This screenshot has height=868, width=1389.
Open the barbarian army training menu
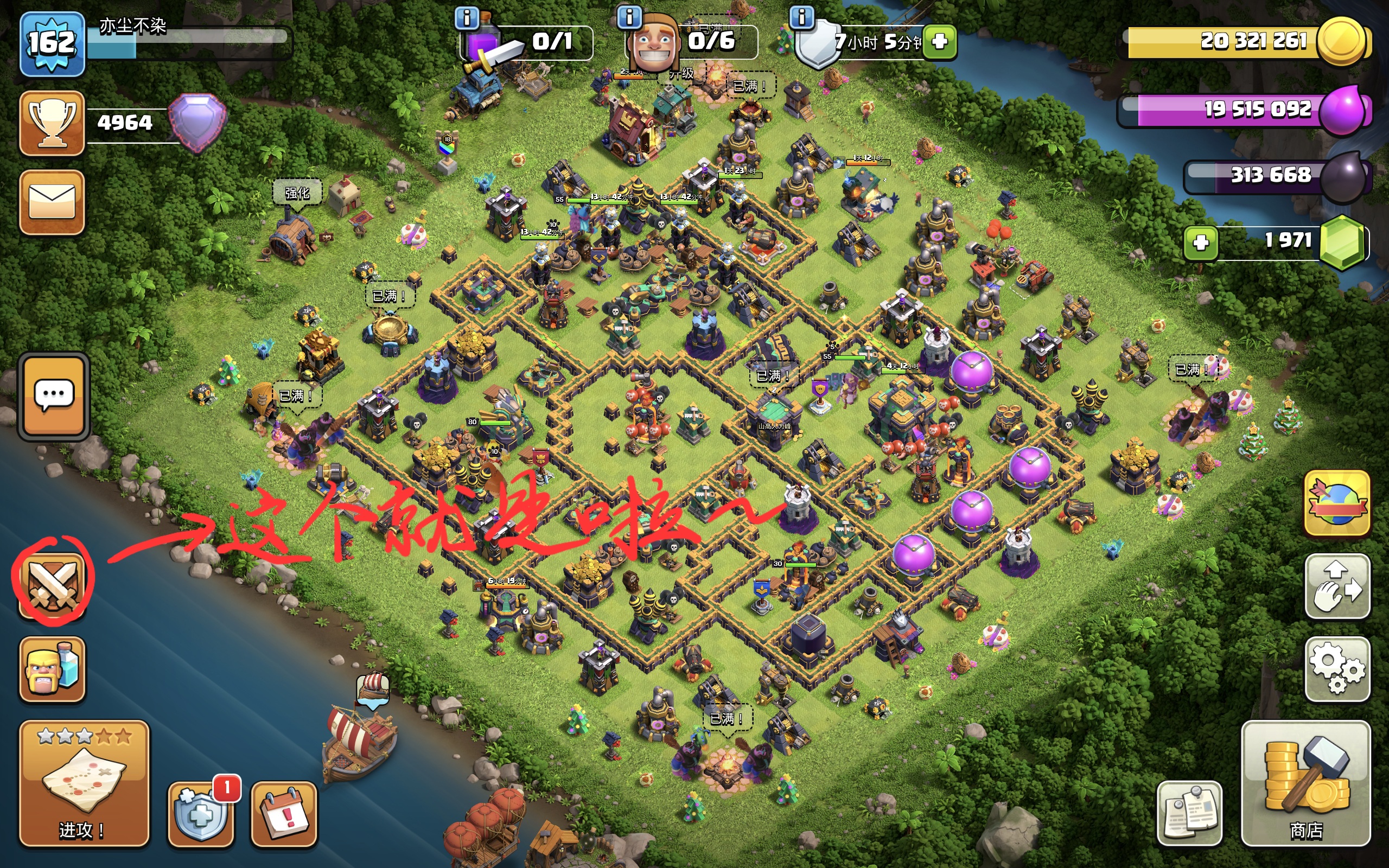(x=52, y=669)
